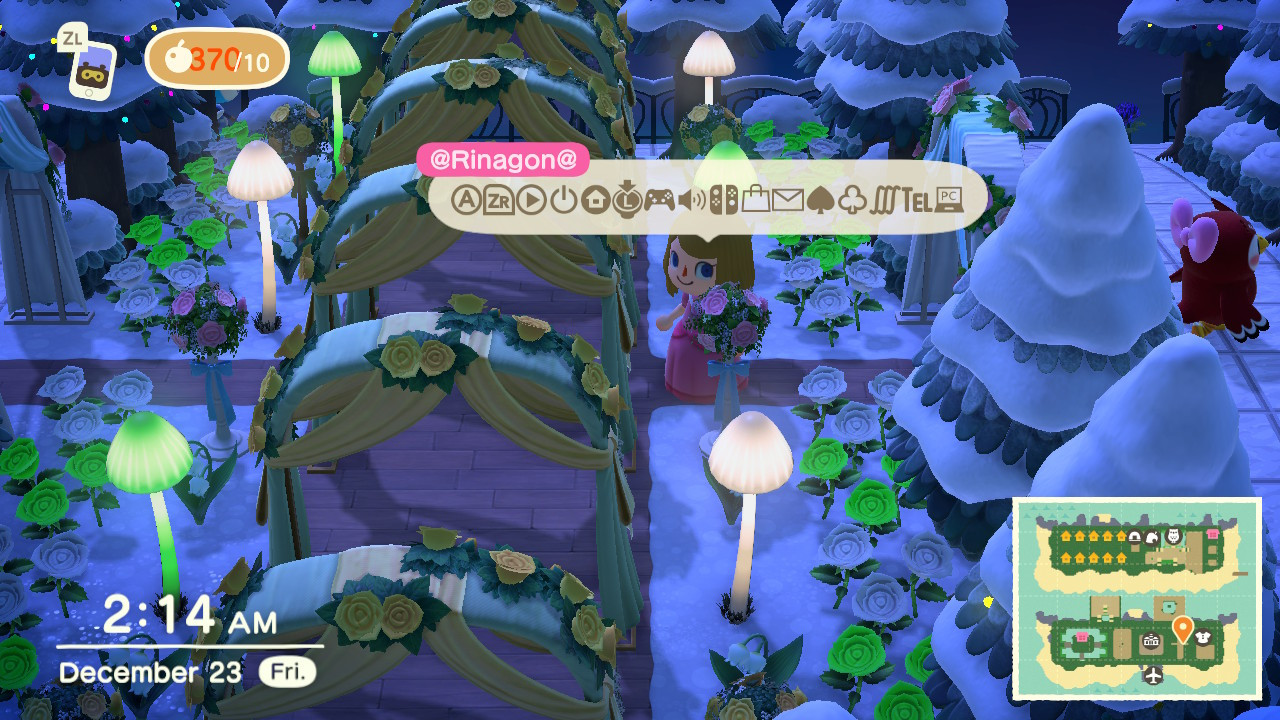Click the play triangle icon

click(x=533, y=198)
